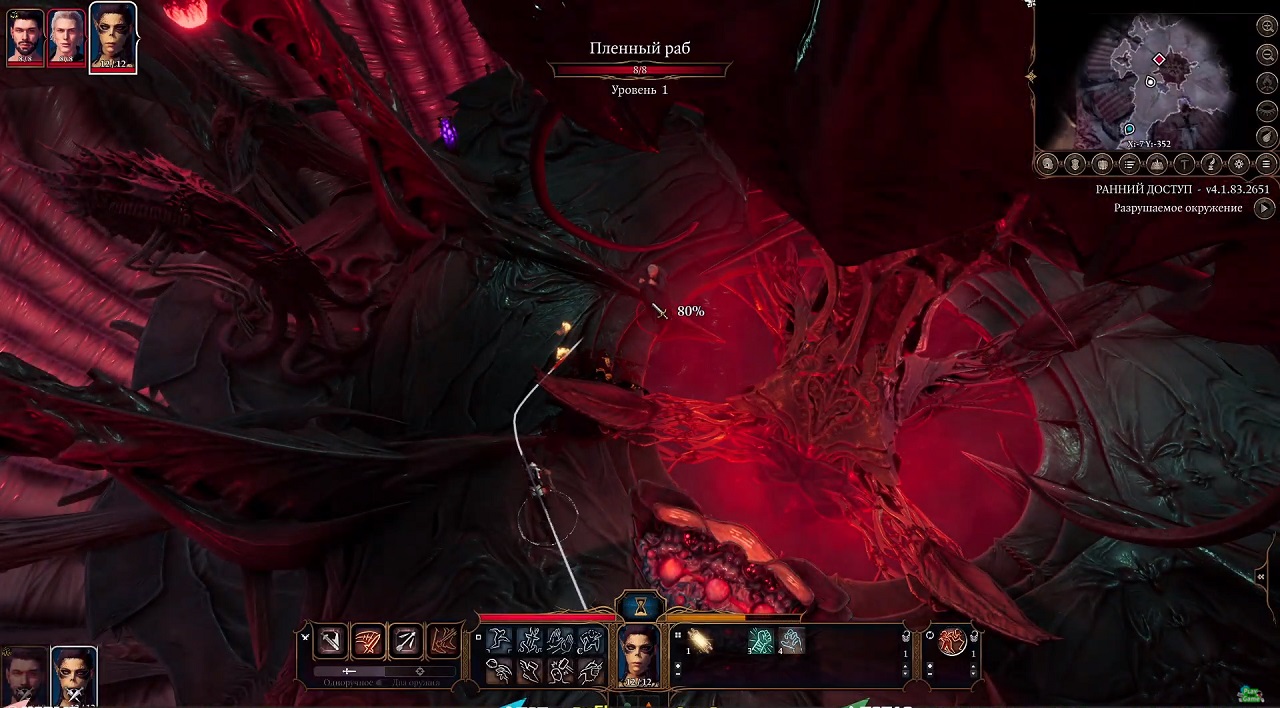This screenshot has width=1280, height=708.
Task: Activate the green fist ability numbered 3
Action: (x=761, y=640)
